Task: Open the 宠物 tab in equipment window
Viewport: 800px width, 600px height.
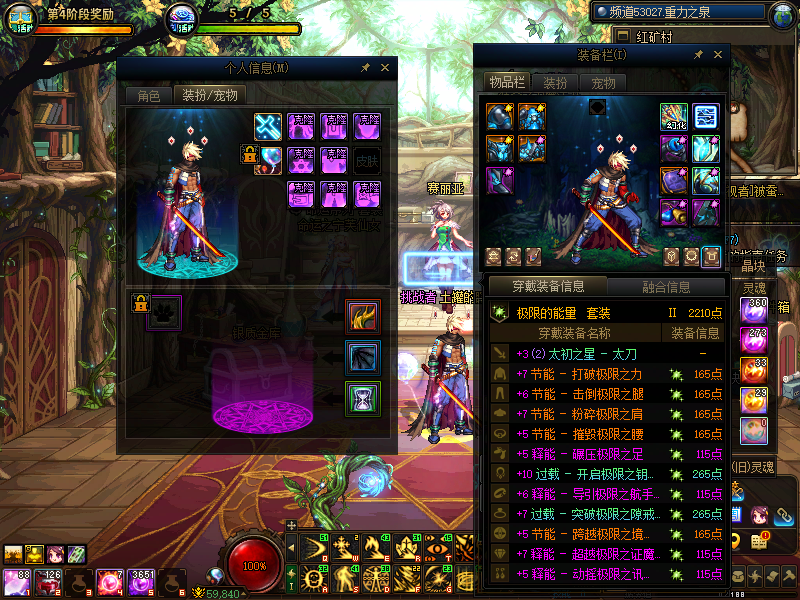Action: [x=603, y=82]
